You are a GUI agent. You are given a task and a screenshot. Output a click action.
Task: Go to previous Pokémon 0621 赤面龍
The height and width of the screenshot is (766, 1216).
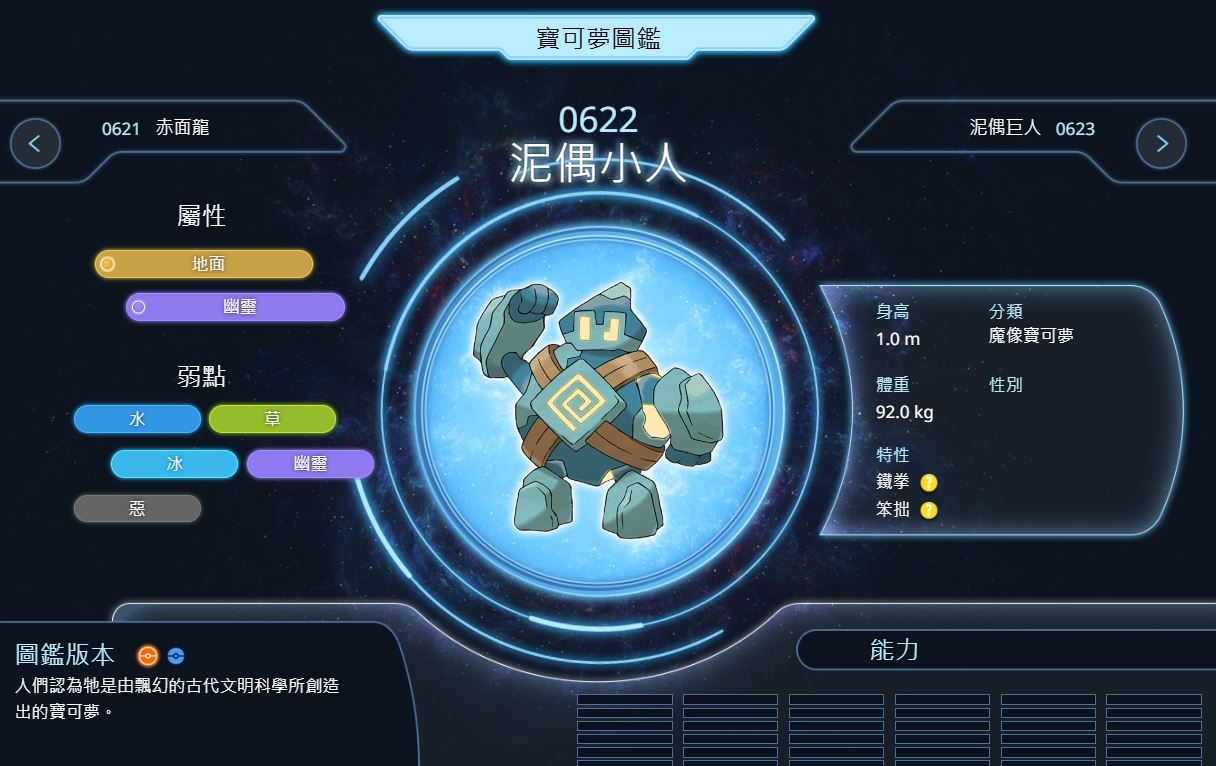pos(35,143)
